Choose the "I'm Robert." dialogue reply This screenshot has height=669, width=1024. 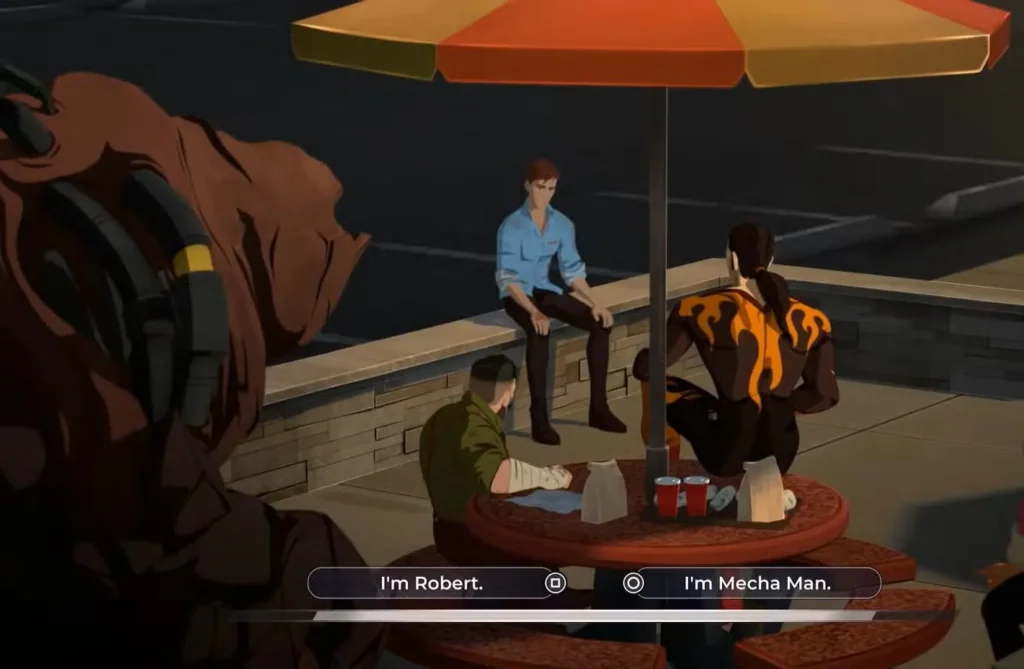432,583
